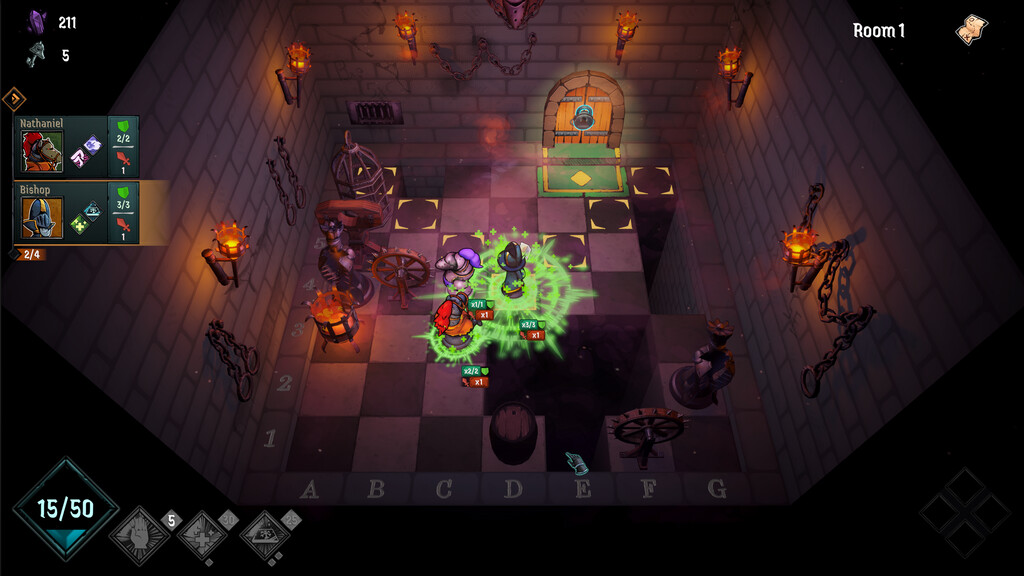1024x576 pixels.
Task: Click Bishop's green cross skill icon
Action: pos(78,224)
